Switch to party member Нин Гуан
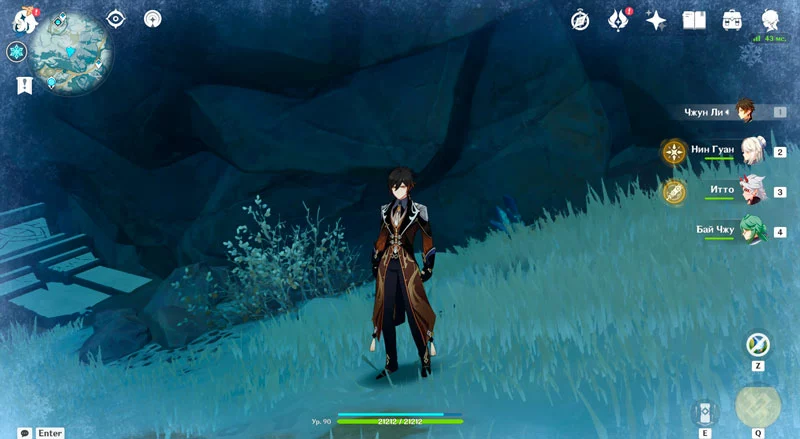This screenshot has height=439, width=800. (x=752, y=151)
